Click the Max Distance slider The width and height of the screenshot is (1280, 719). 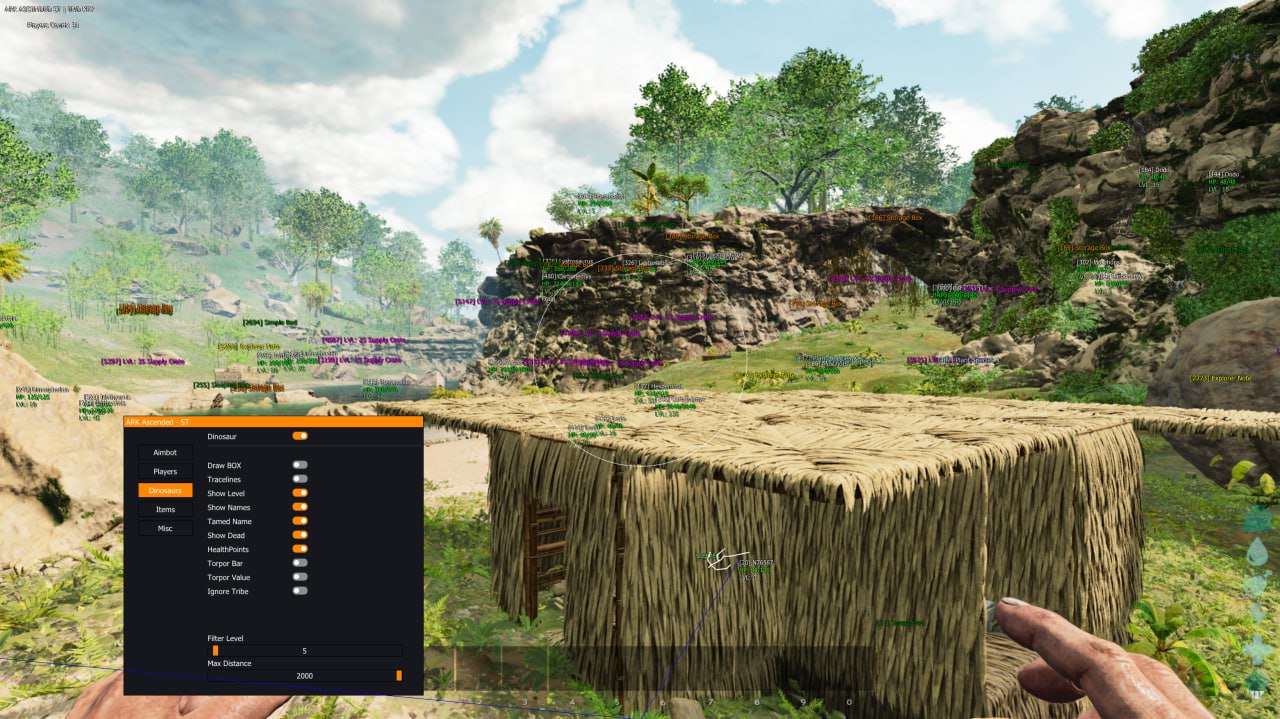305,676
